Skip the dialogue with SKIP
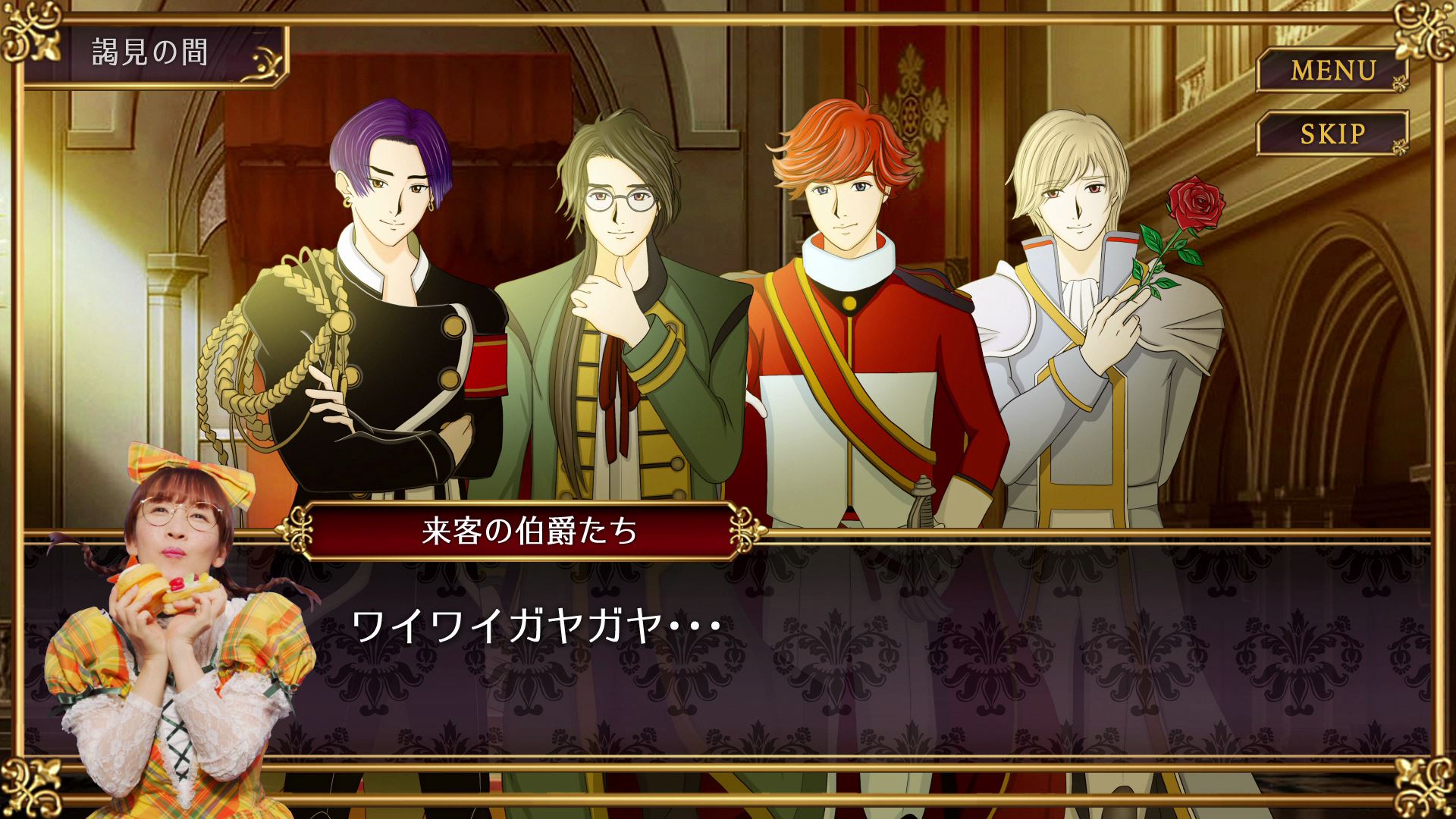Screen dimensions: 1456x819 pyautogui.click(x=1332, y=134)
